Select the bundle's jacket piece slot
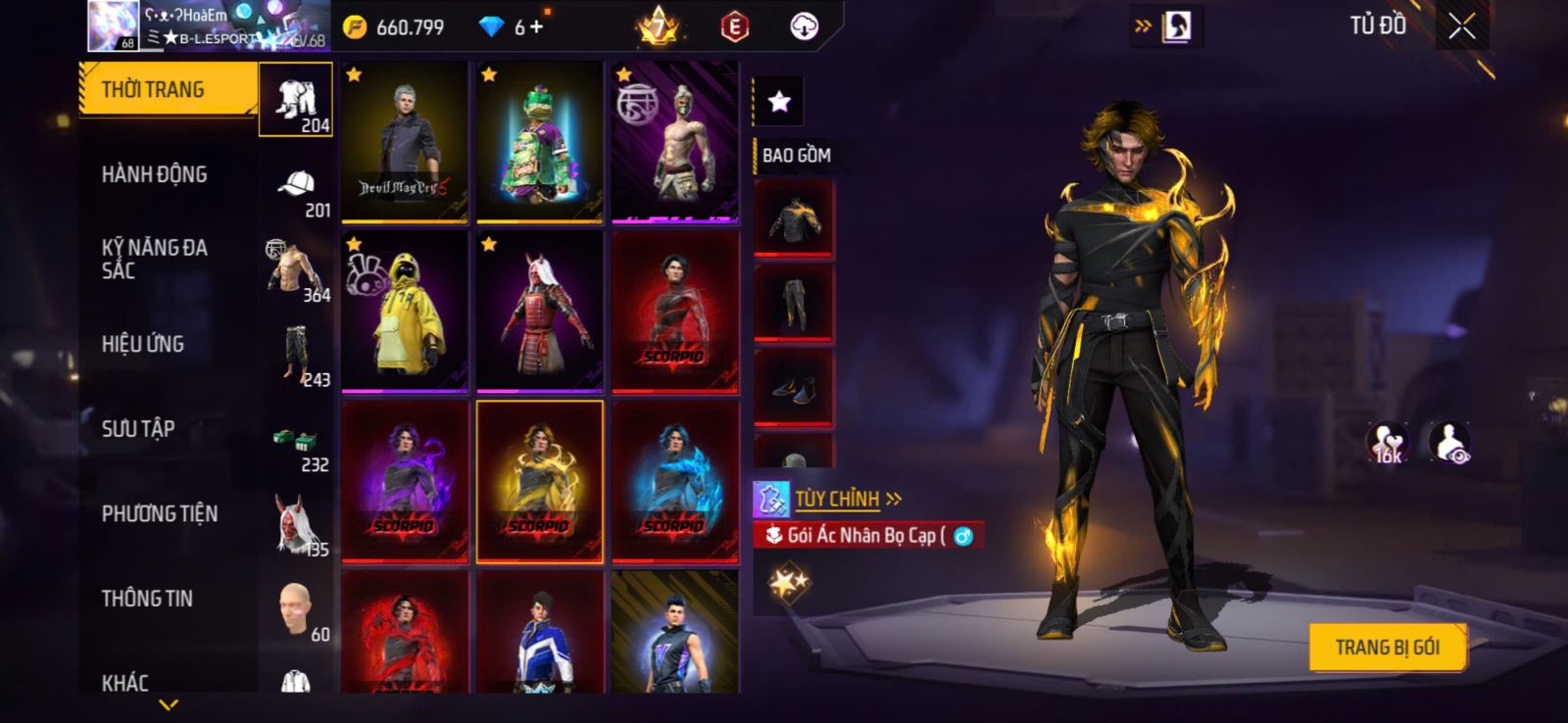 [x=794, y=218]
